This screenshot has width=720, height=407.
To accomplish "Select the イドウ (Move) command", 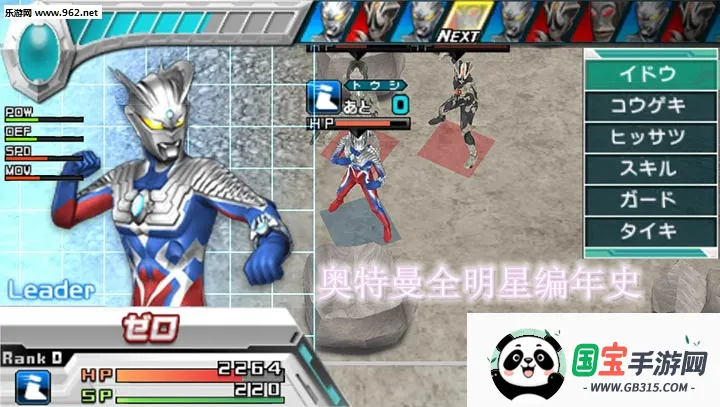I will 647,74.
